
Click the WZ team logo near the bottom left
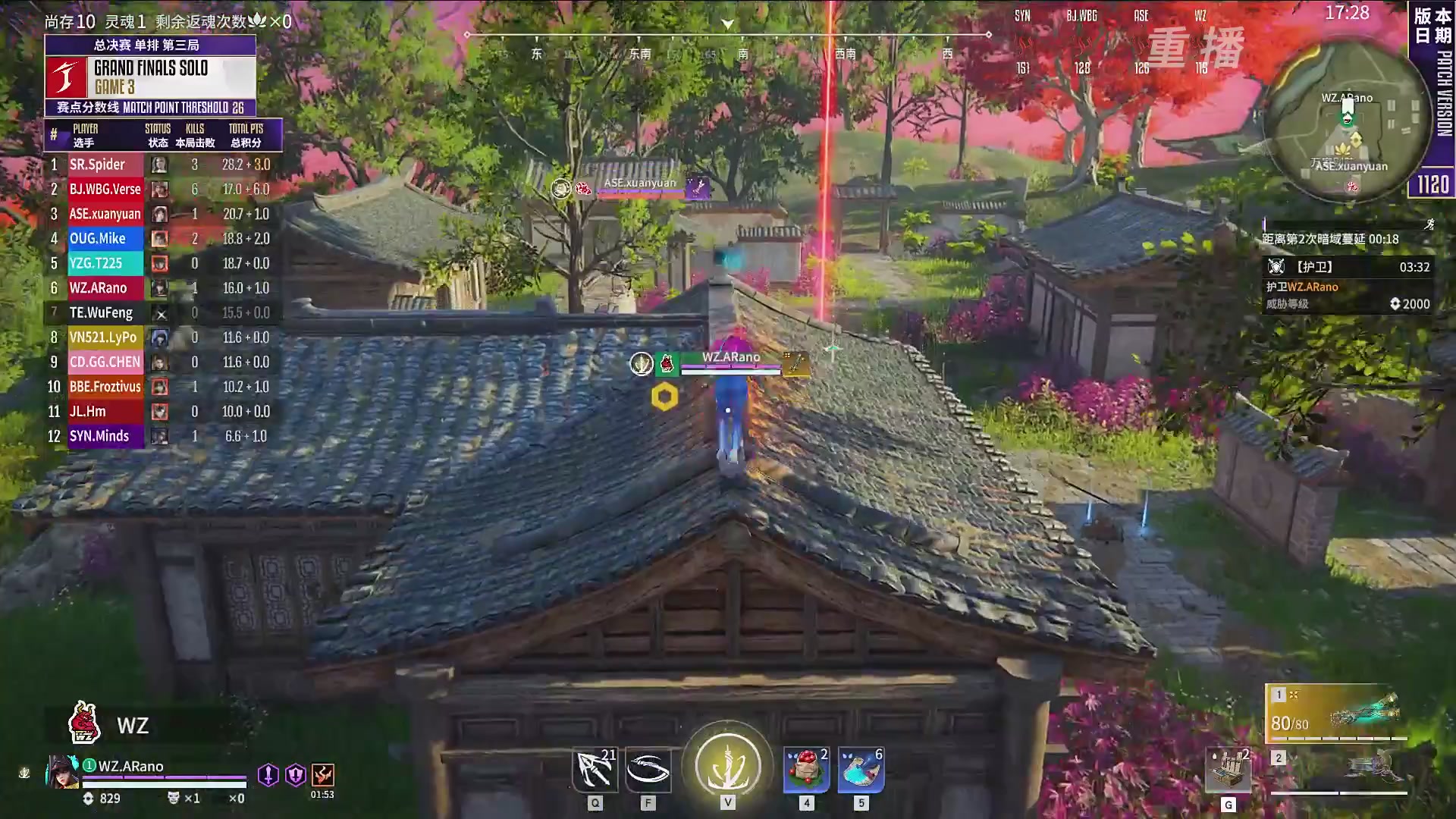83,724
